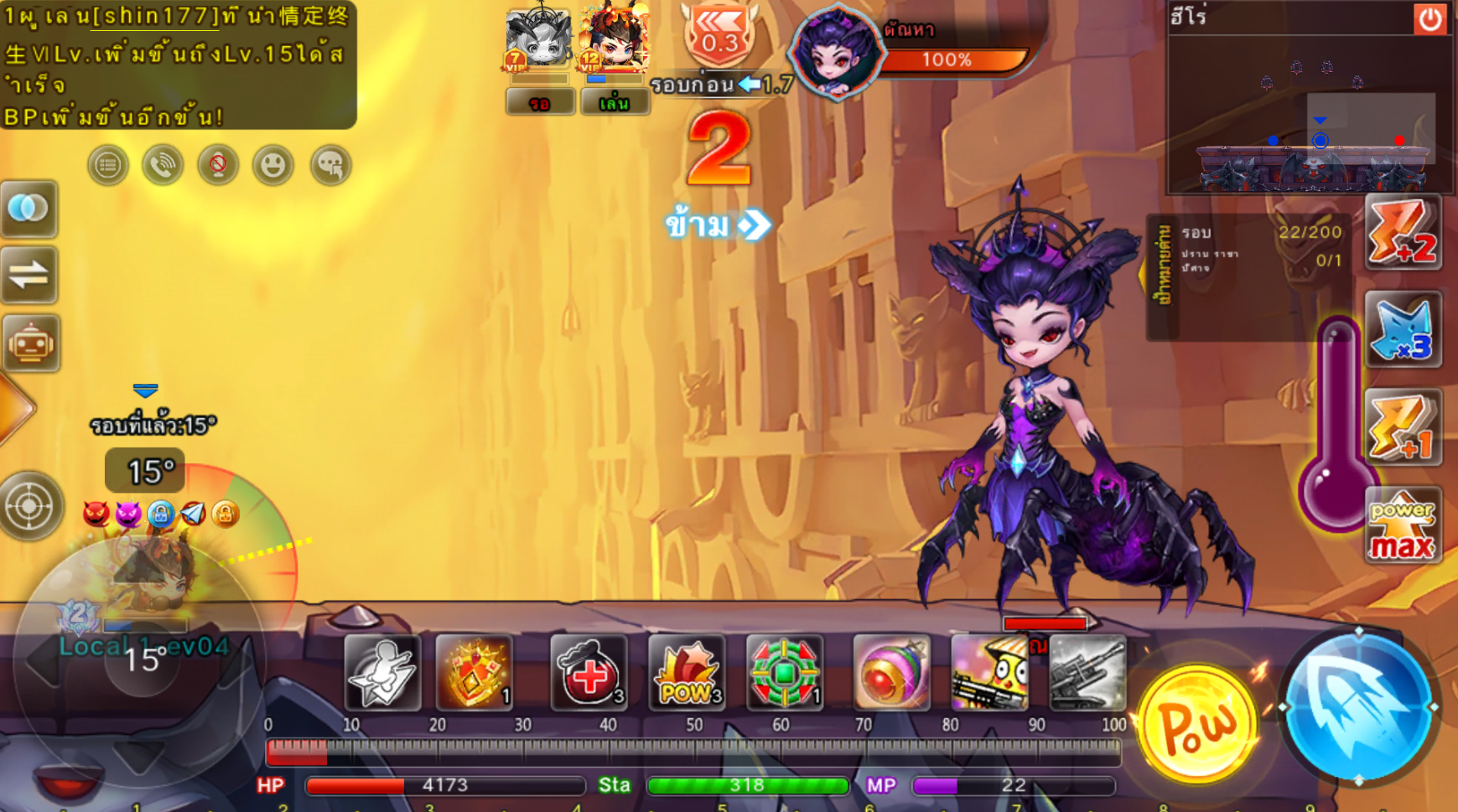The width and height of the screenshot is (1458, 812).
Task: Use the lightning +1 attack boost
Action: pos(1403,427)
